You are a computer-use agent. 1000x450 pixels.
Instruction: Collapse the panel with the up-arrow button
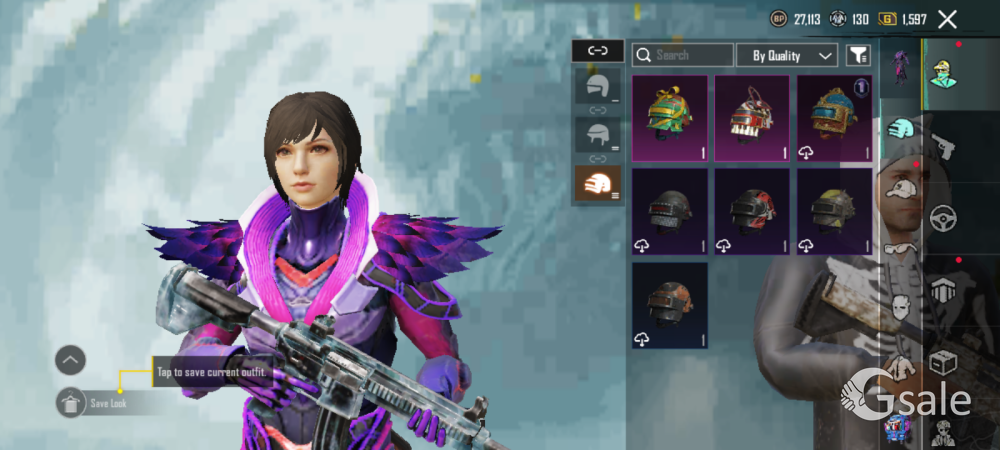click(71, 360)
